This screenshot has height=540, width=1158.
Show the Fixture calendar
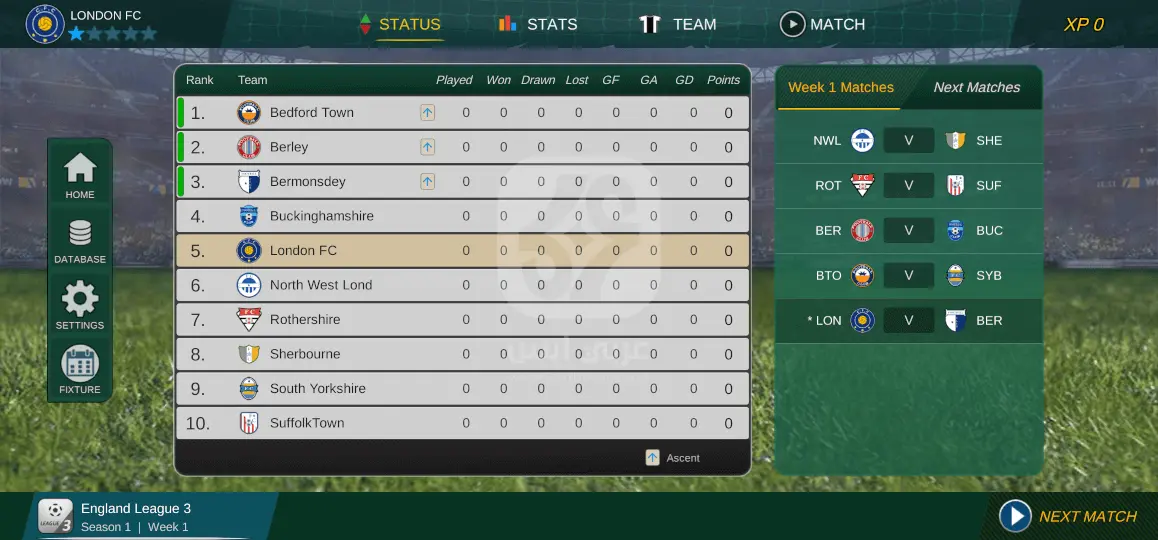pyautogui.click(x=80, y=370)
